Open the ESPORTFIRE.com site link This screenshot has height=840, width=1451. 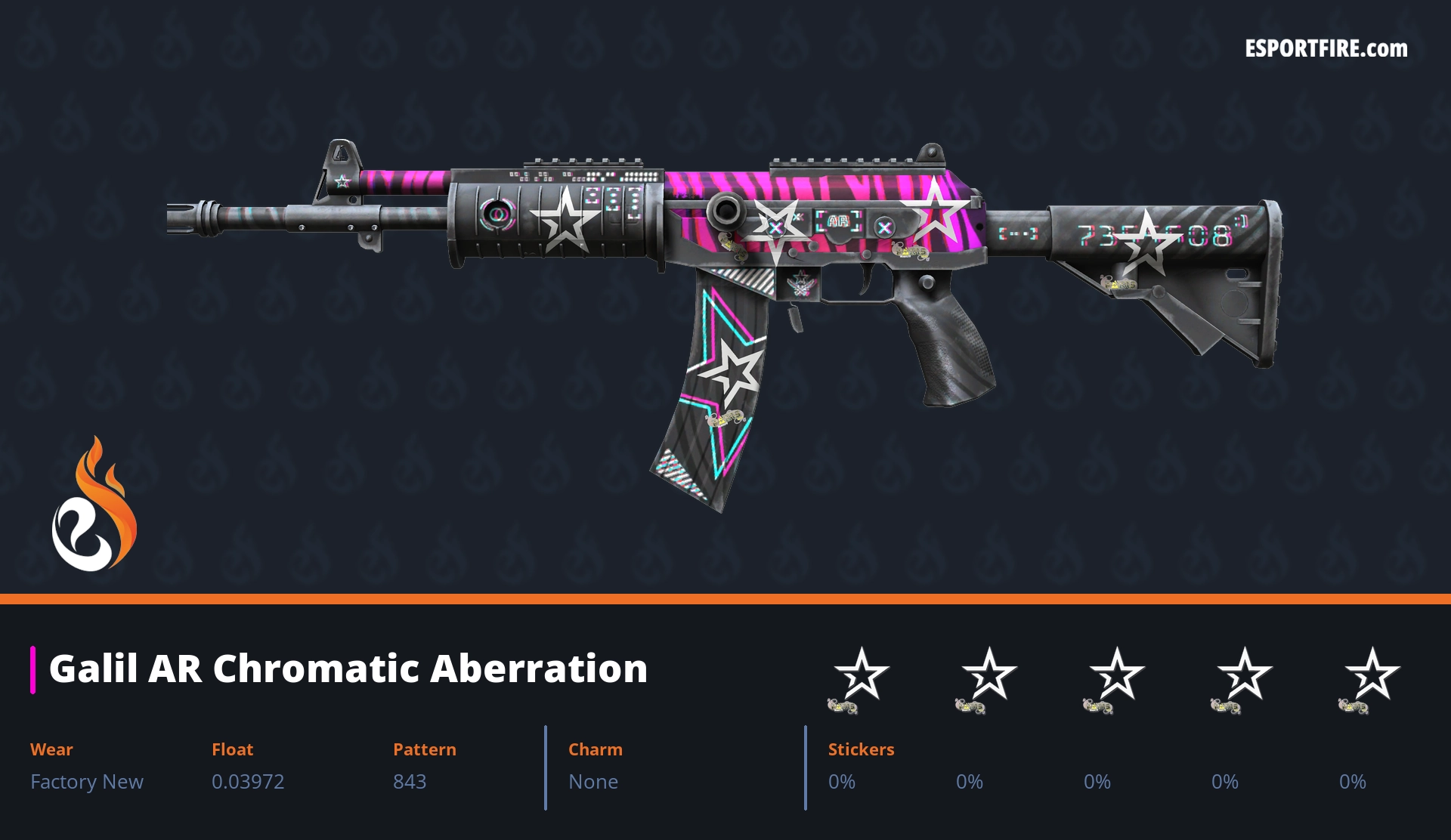click(x=1326, y=49)
